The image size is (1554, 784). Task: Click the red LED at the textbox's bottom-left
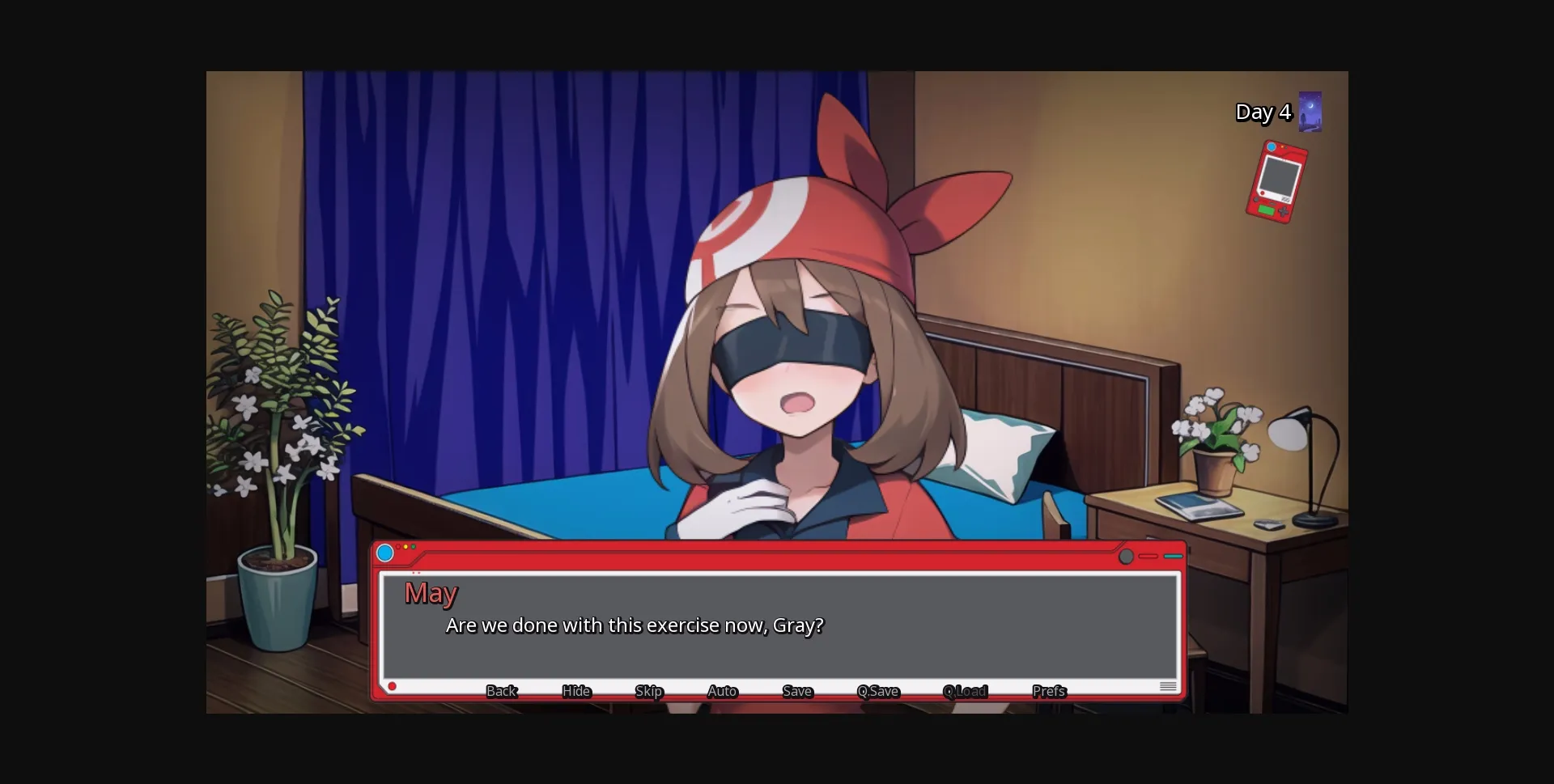pyautogui.click(x=393, y=685)
